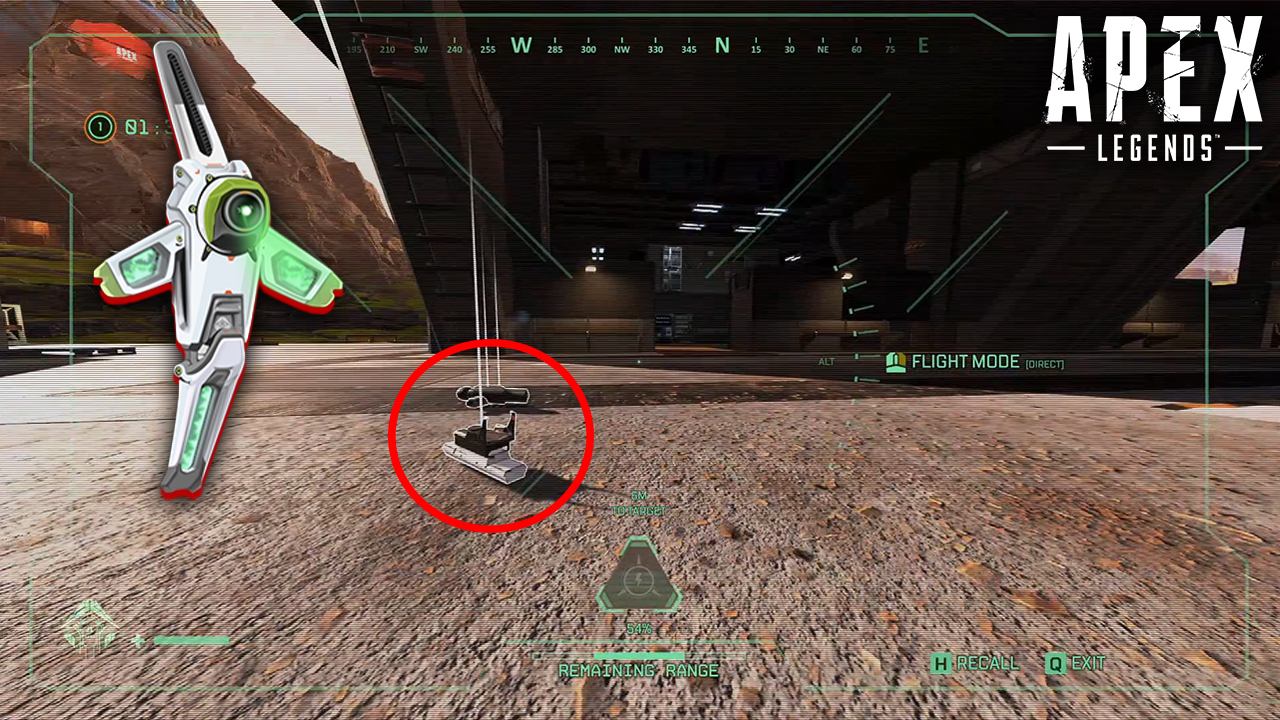Select the Flight Mode cube icon
The height and width of the screenshot is (720, 1280).
point(895,362)
